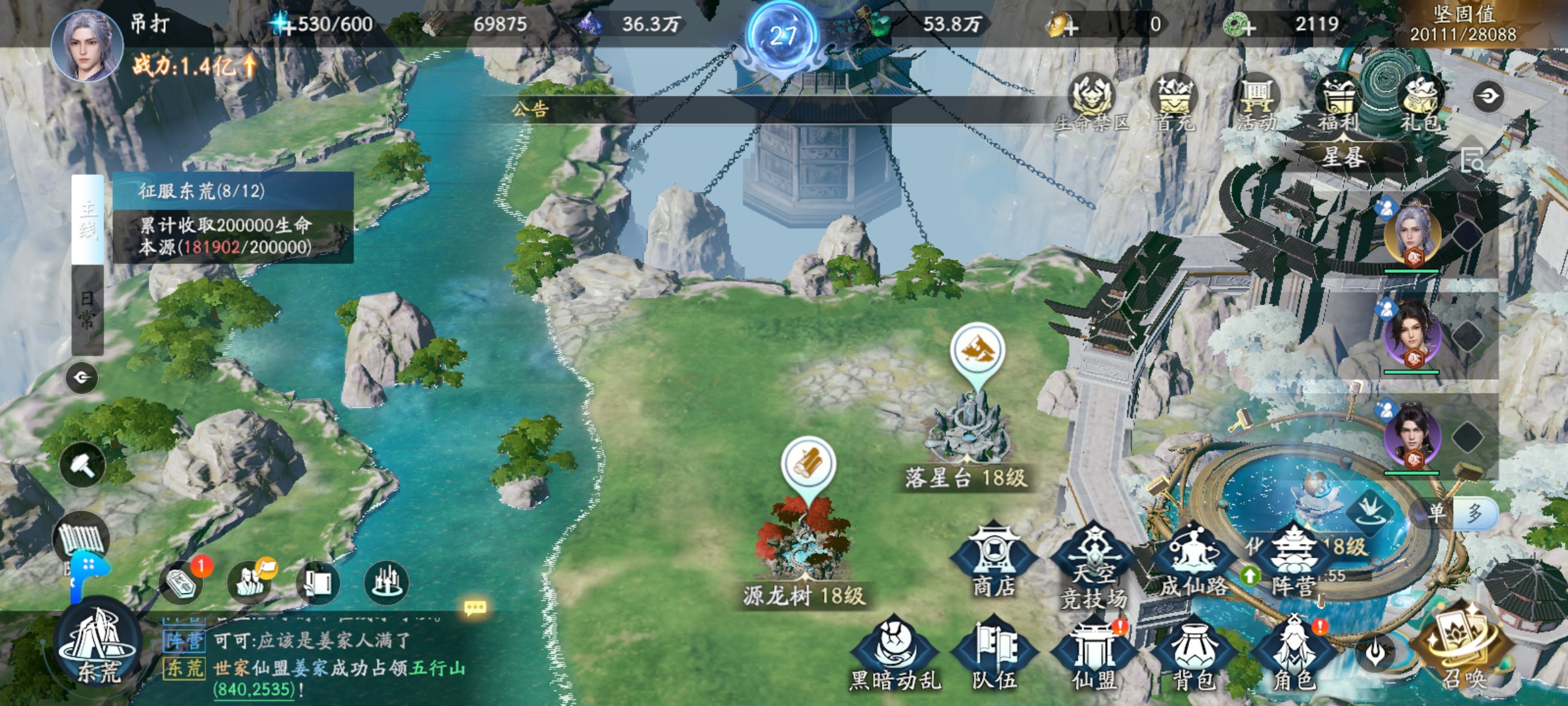Open the 角色 character screen
1568x706 pixels.
click(1294, 654)
